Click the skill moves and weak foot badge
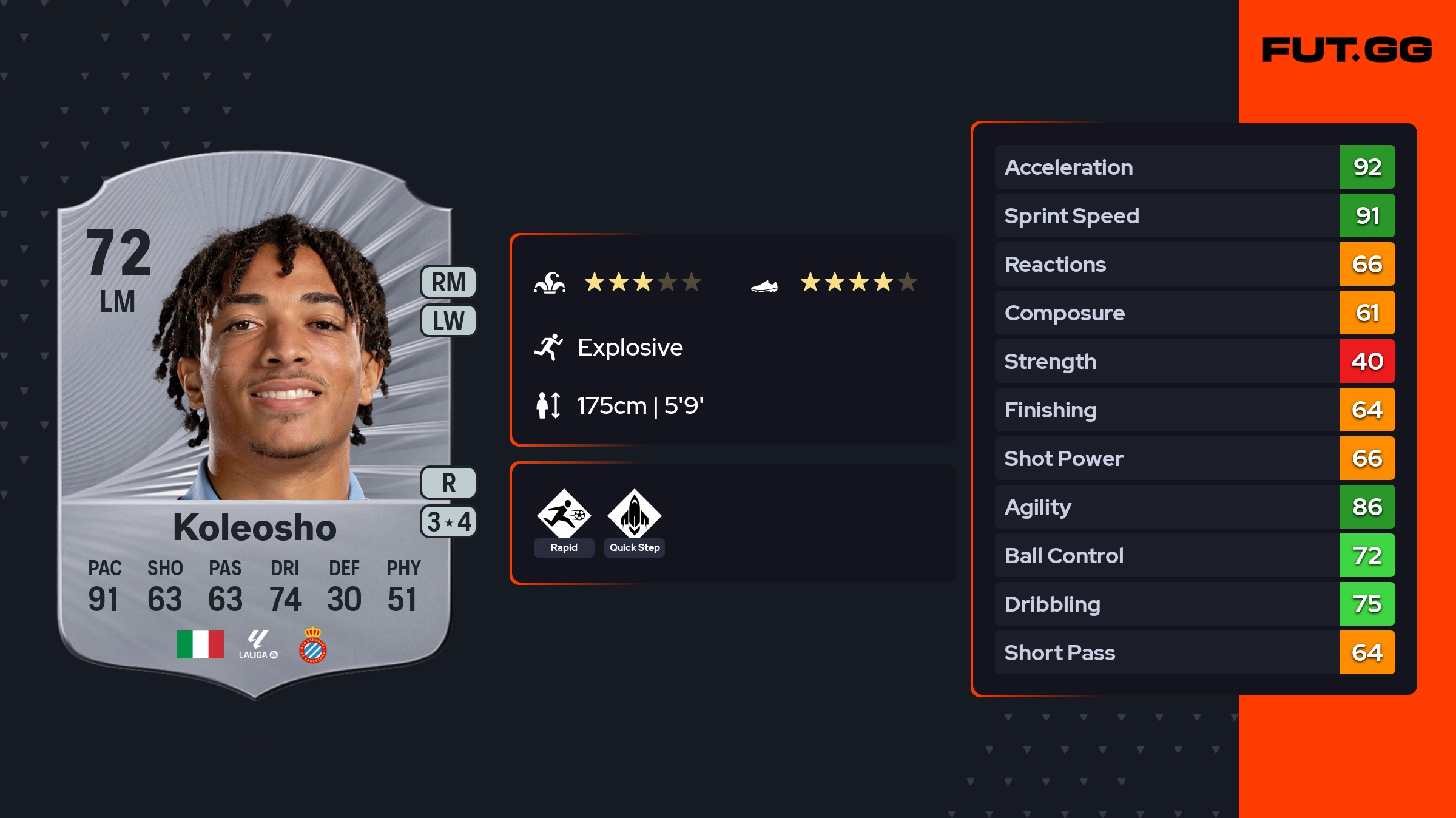The width and height of the screenshot is (1456, 818). [x=448, y=522]
